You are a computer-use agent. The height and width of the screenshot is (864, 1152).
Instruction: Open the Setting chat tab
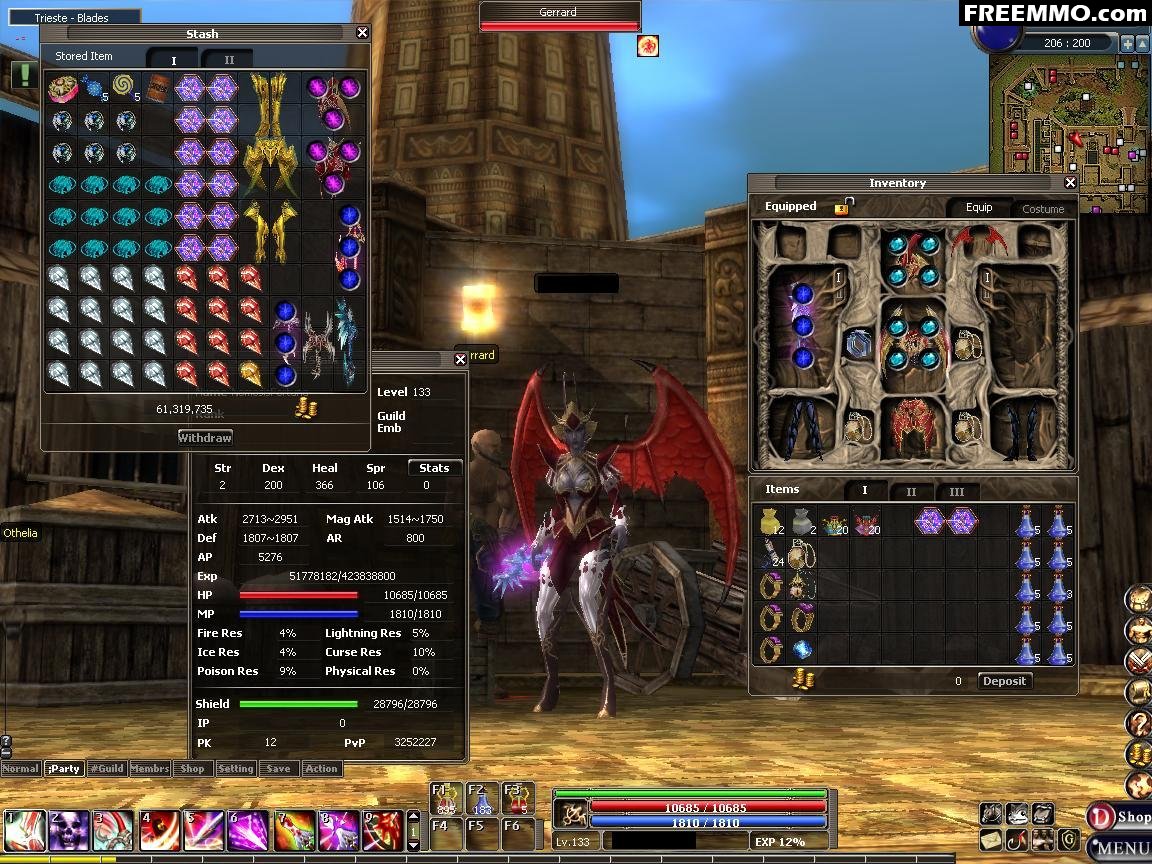click(x=235, y=769)
